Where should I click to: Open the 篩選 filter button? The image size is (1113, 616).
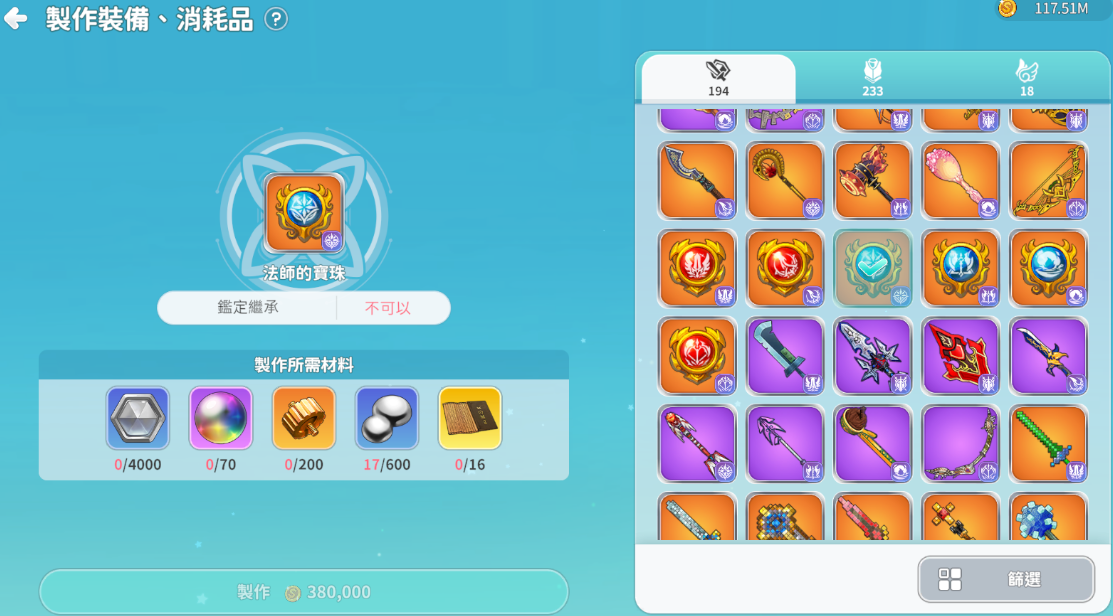point(1006,579)
